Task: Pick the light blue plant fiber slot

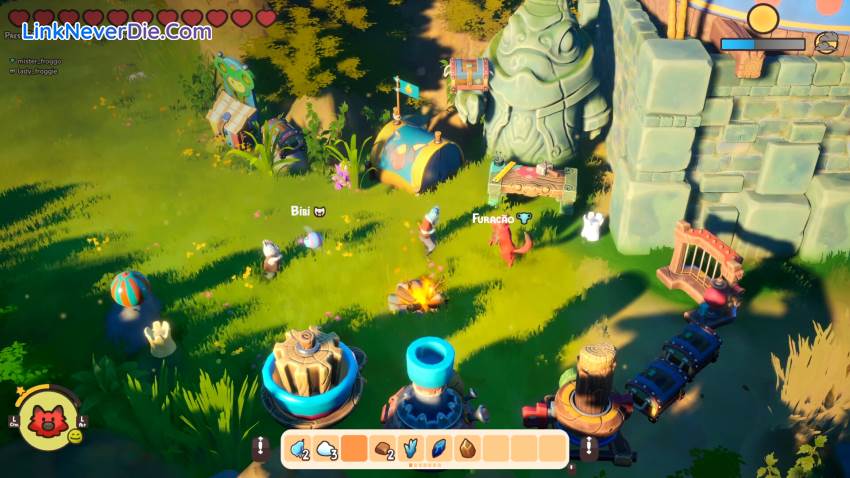Action: click(411, 449)
